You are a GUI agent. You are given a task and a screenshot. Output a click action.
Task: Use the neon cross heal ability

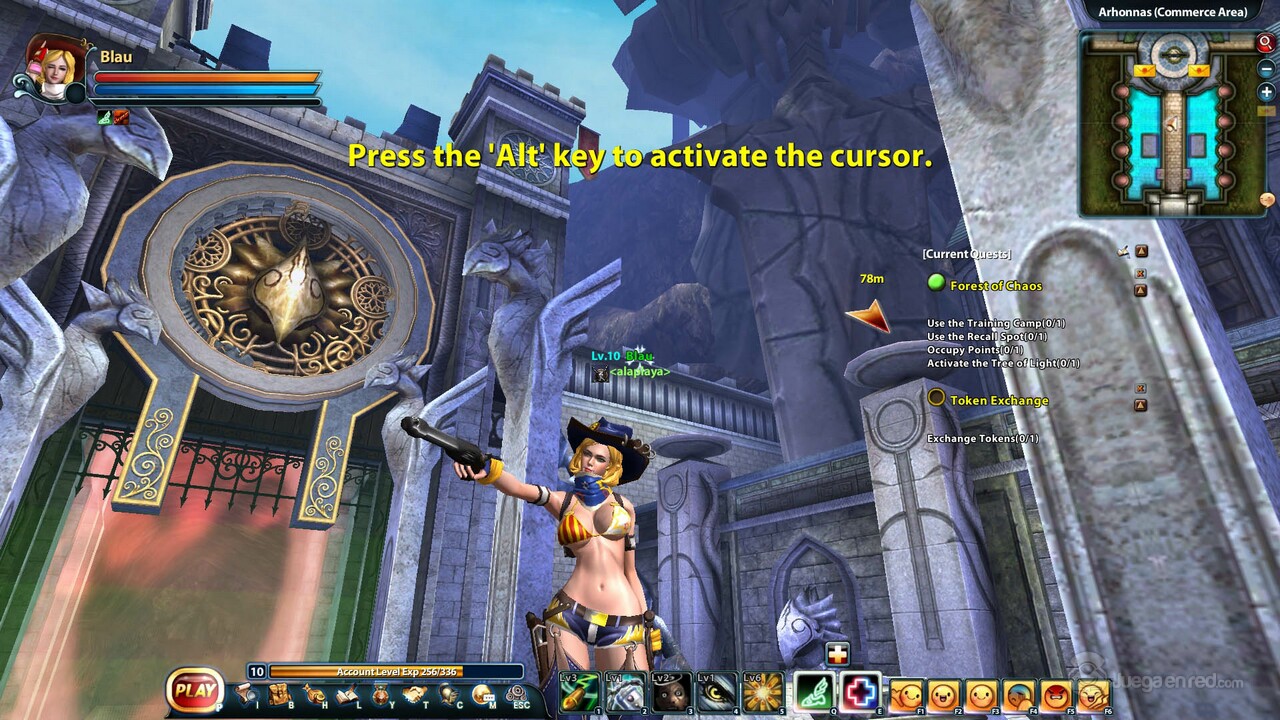click(x=860, y=692)
